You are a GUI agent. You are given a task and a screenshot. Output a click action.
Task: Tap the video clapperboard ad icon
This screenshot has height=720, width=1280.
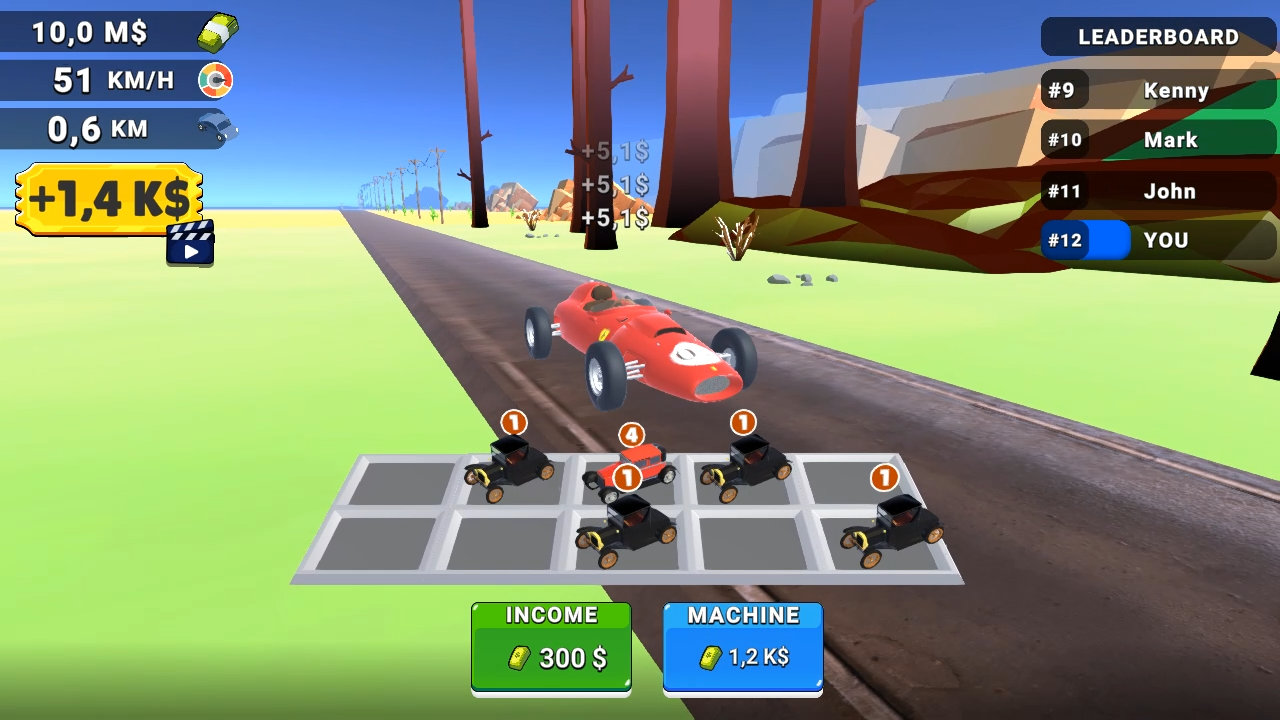(x=189, y=243)
